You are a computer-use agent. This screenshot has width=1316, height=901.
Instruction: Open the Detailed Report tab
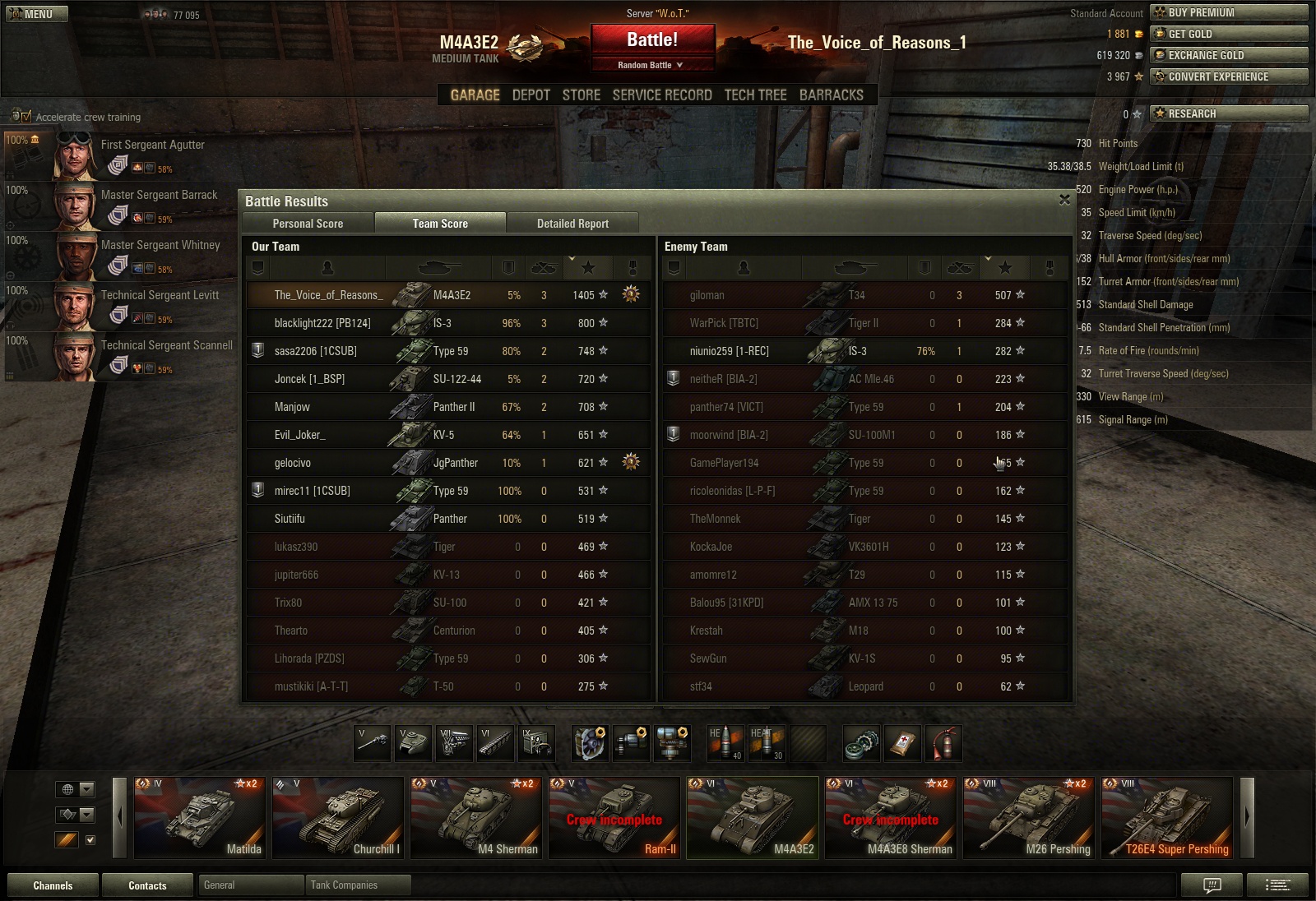572,223
